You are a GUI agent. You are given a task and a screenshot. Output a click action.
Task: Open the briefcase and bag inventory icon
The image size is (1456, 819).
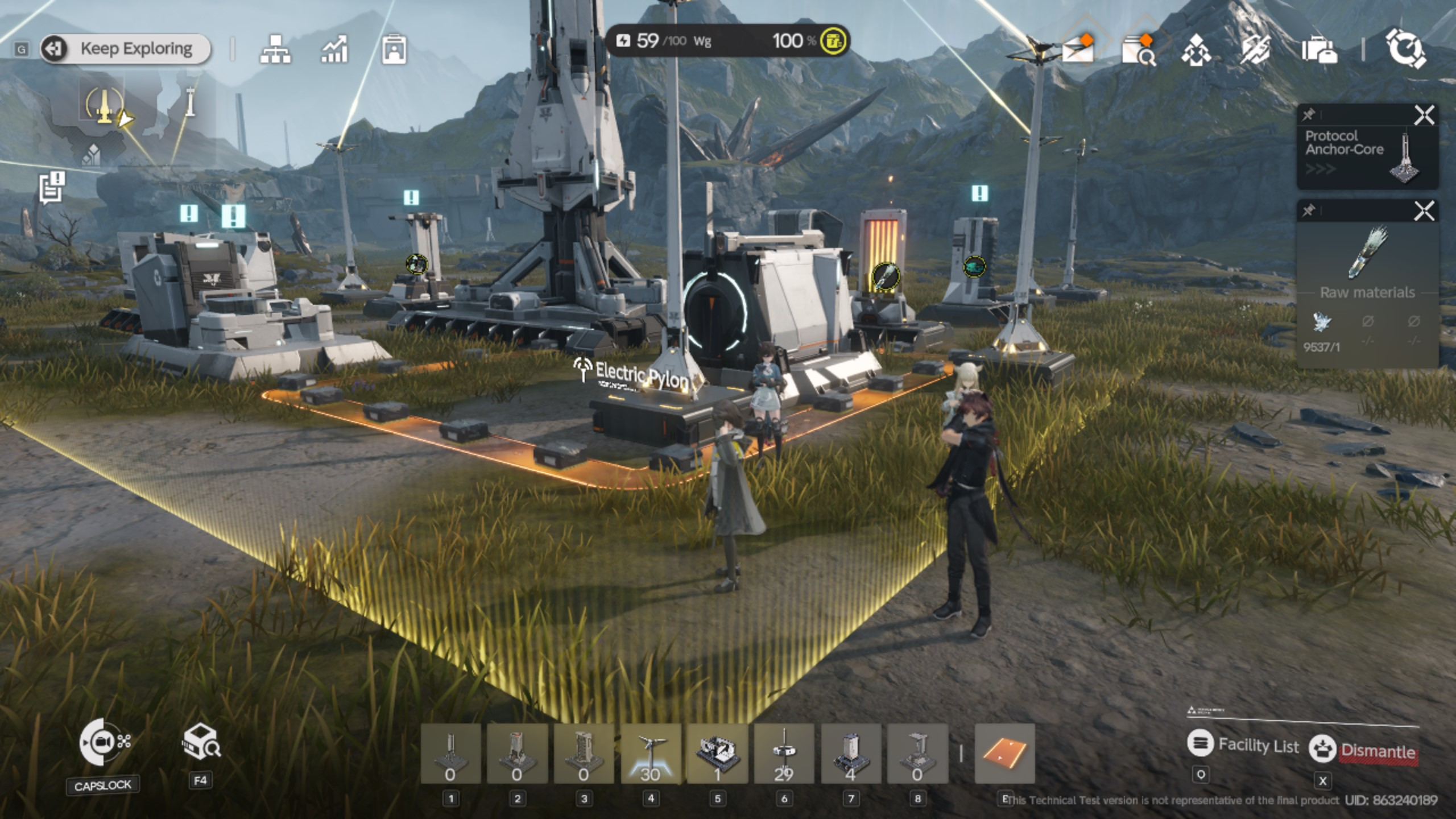(1319, 50)
